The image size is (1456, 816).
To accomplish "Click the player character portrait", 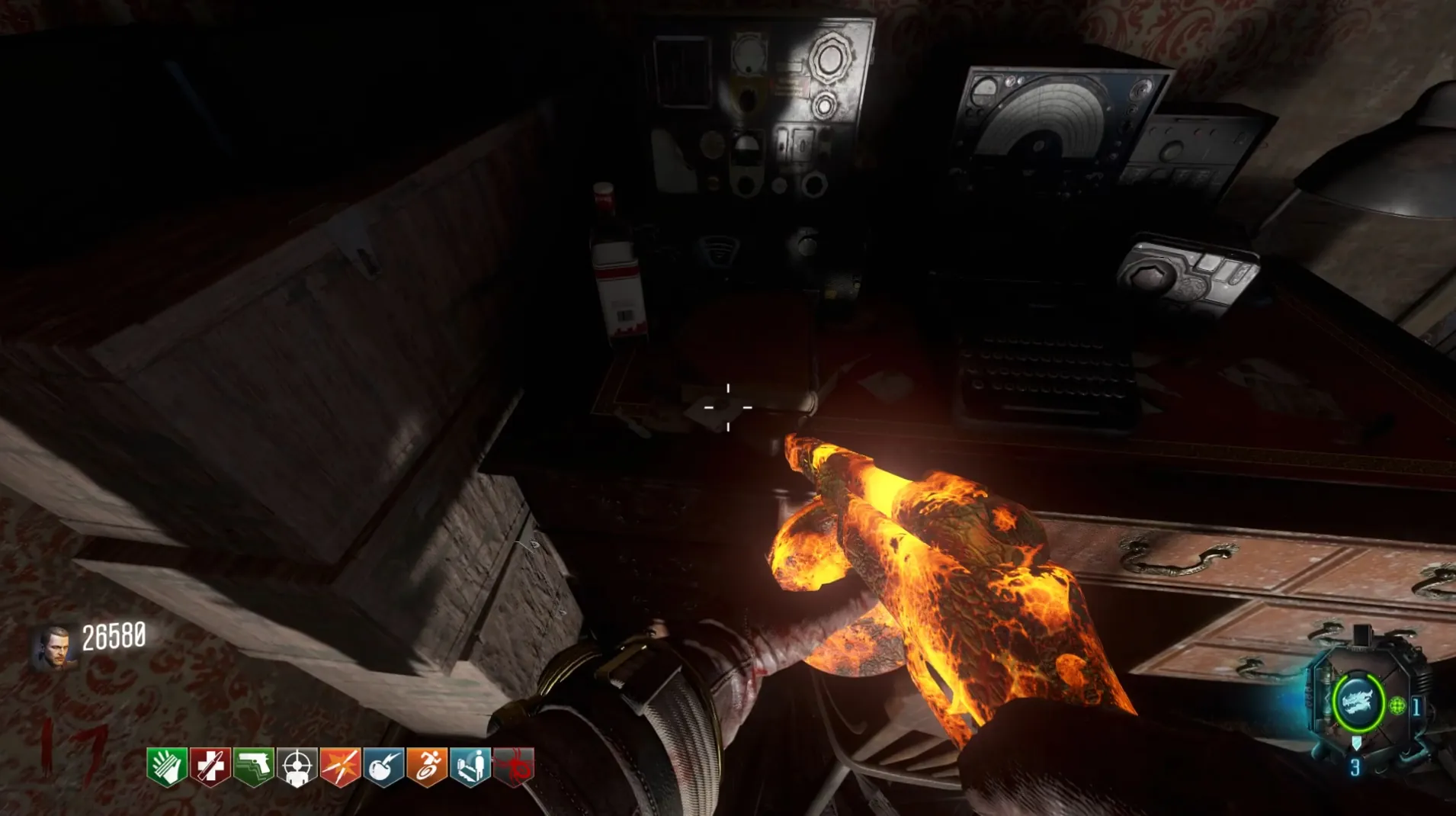I will pos(55,648).
